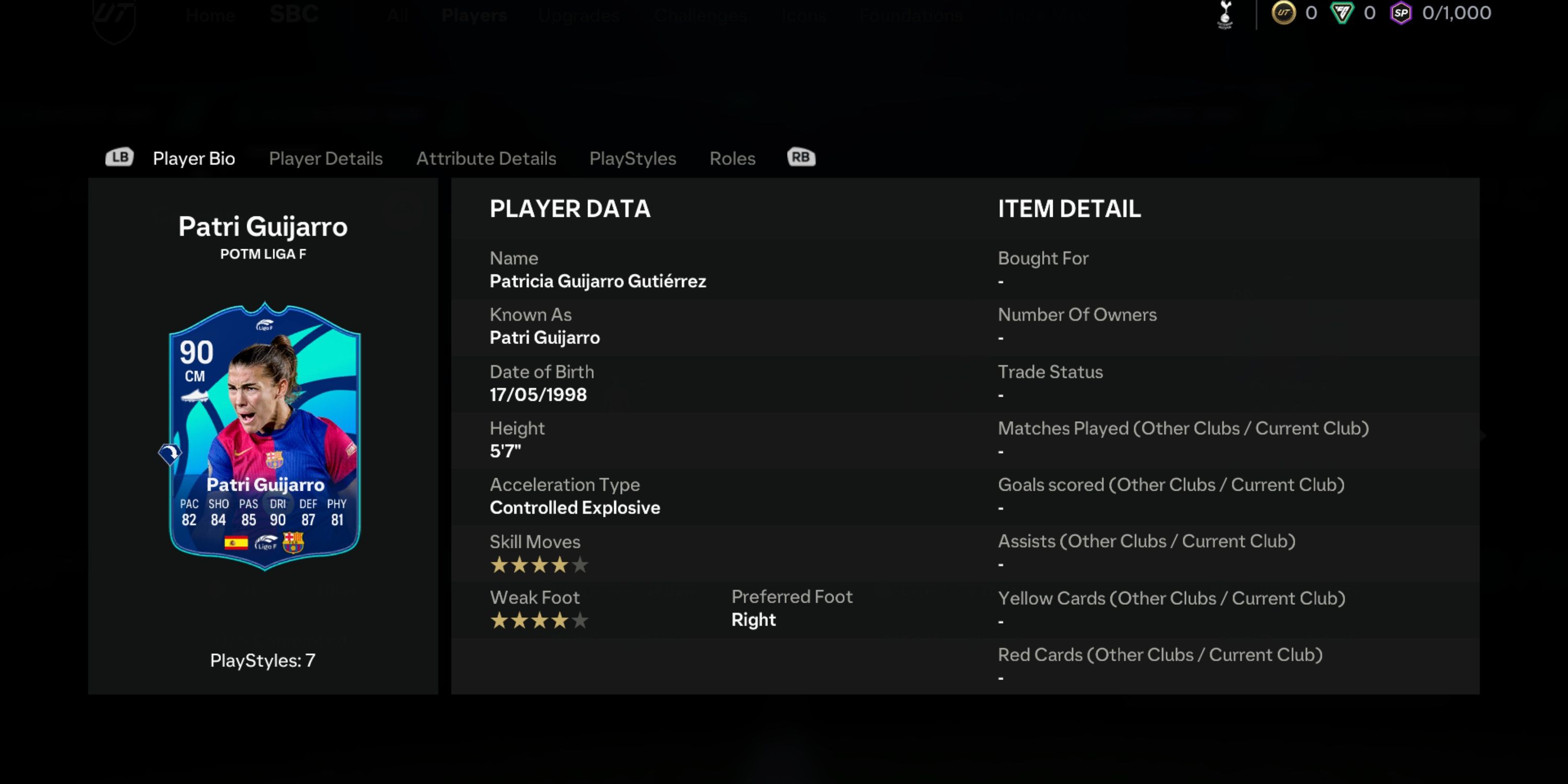Click the position change diamond beside the card
This screenshot has height=784, width=1568.
click(170, 454)
